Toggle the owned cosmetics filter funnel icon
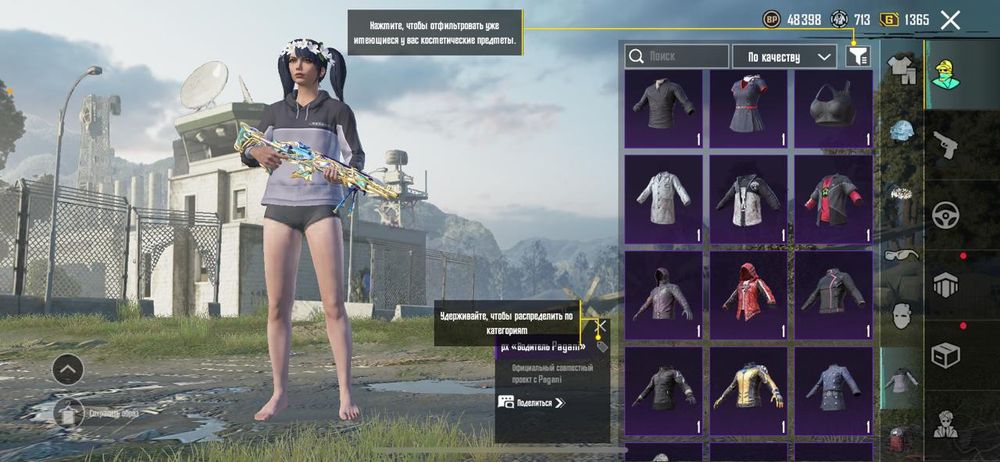Screen dimensions: 1000x462 (857, 57)
